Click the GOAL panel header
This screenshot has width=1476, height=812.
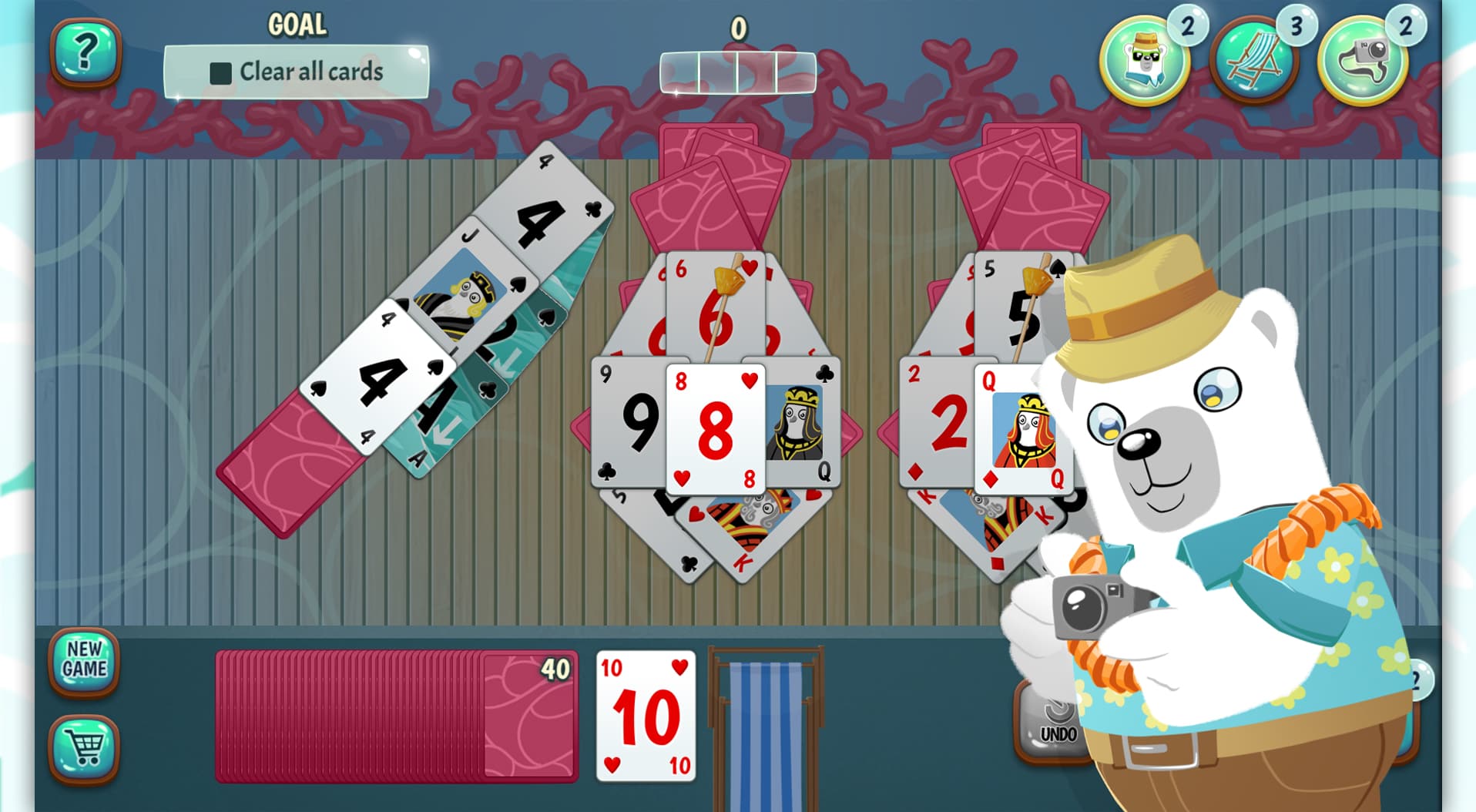click(297, 23)
